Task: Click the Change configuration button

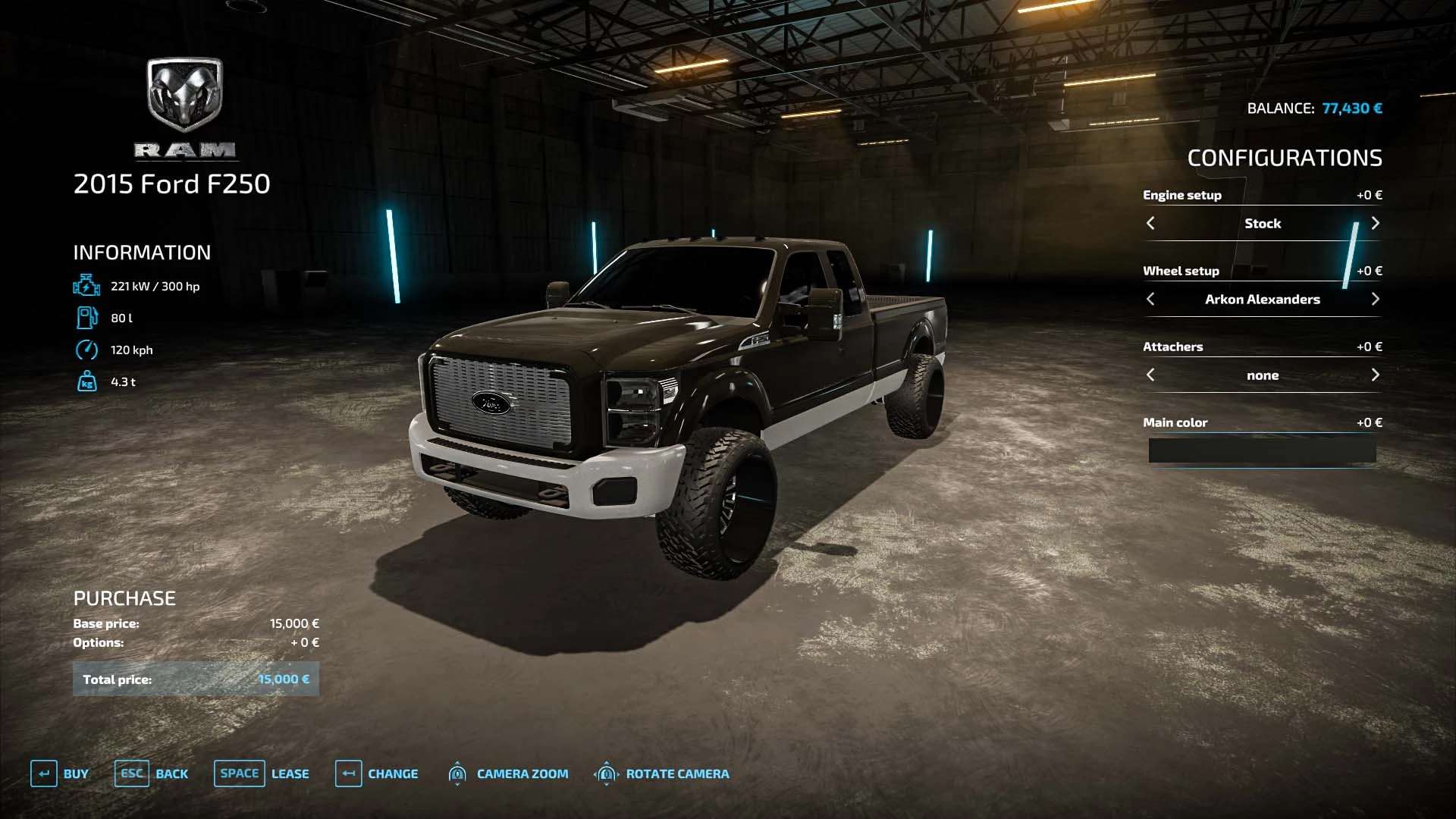Action: click(377, 773)
